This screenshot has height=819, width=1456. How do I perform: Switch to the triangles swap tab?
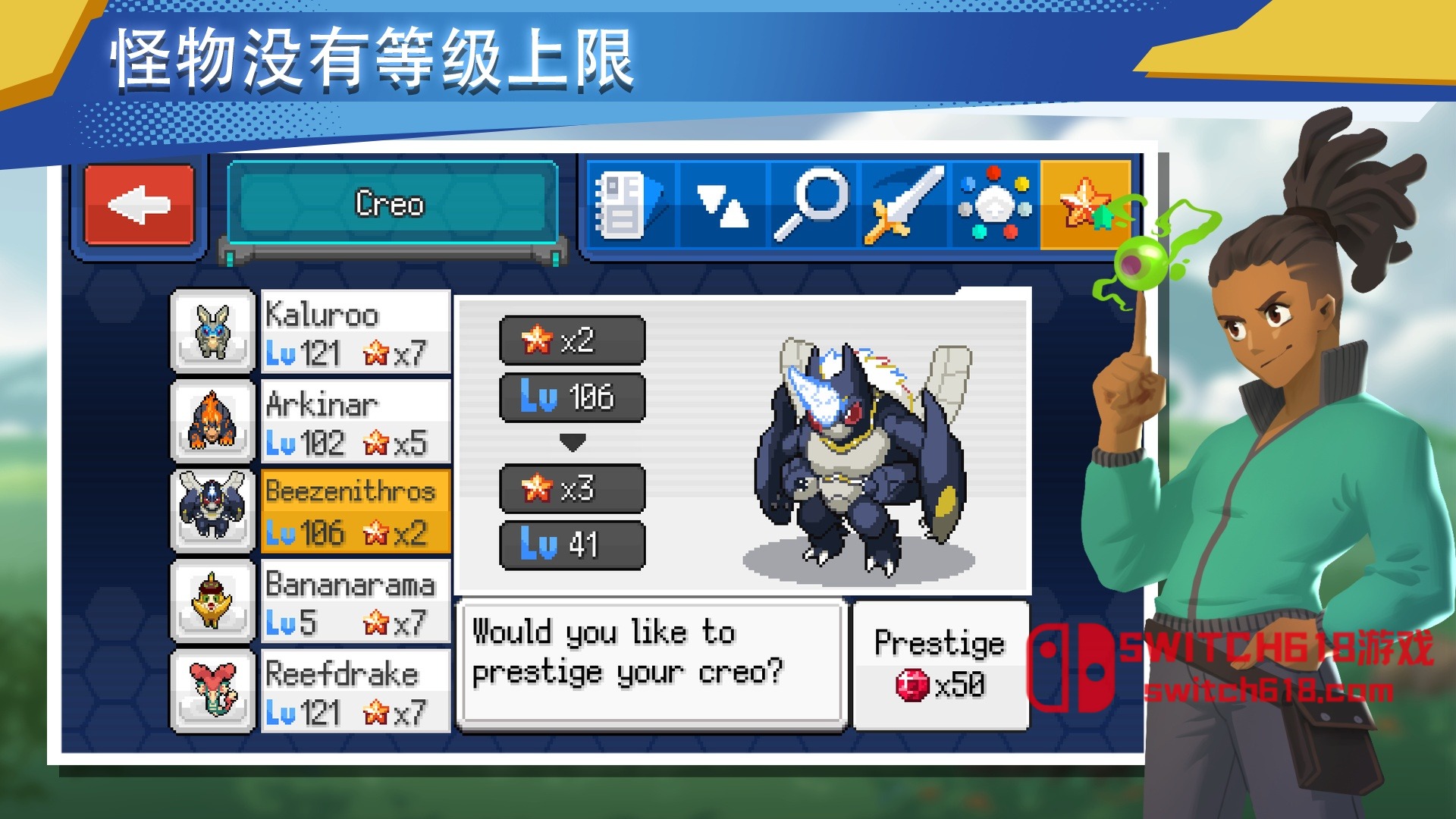point(722,205)
